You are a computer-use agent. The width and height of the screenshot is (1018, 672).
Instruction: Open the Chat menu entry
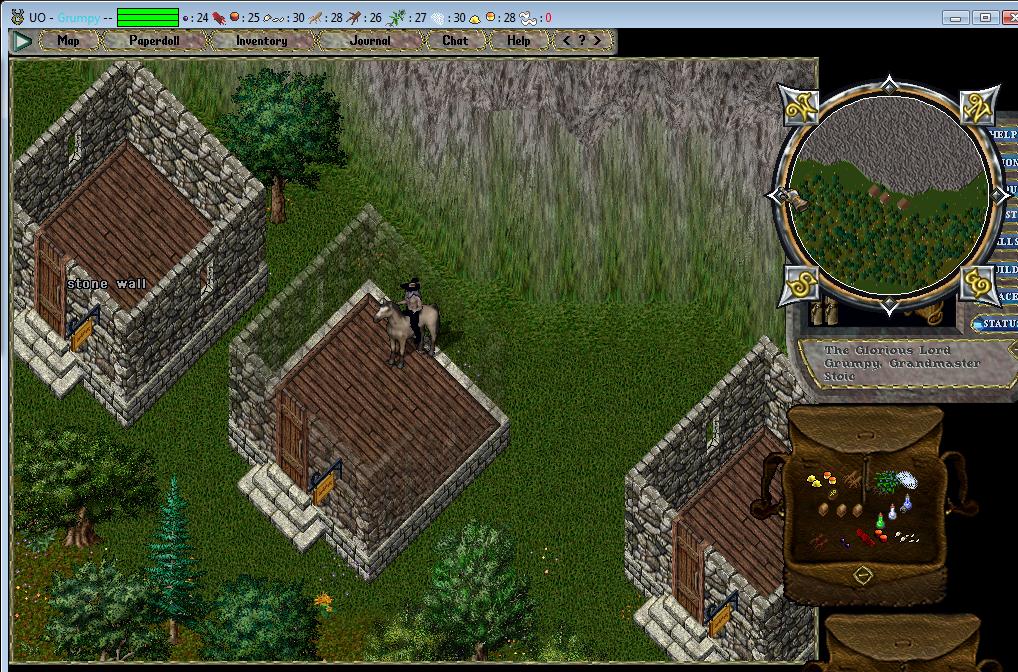point(454,41)
